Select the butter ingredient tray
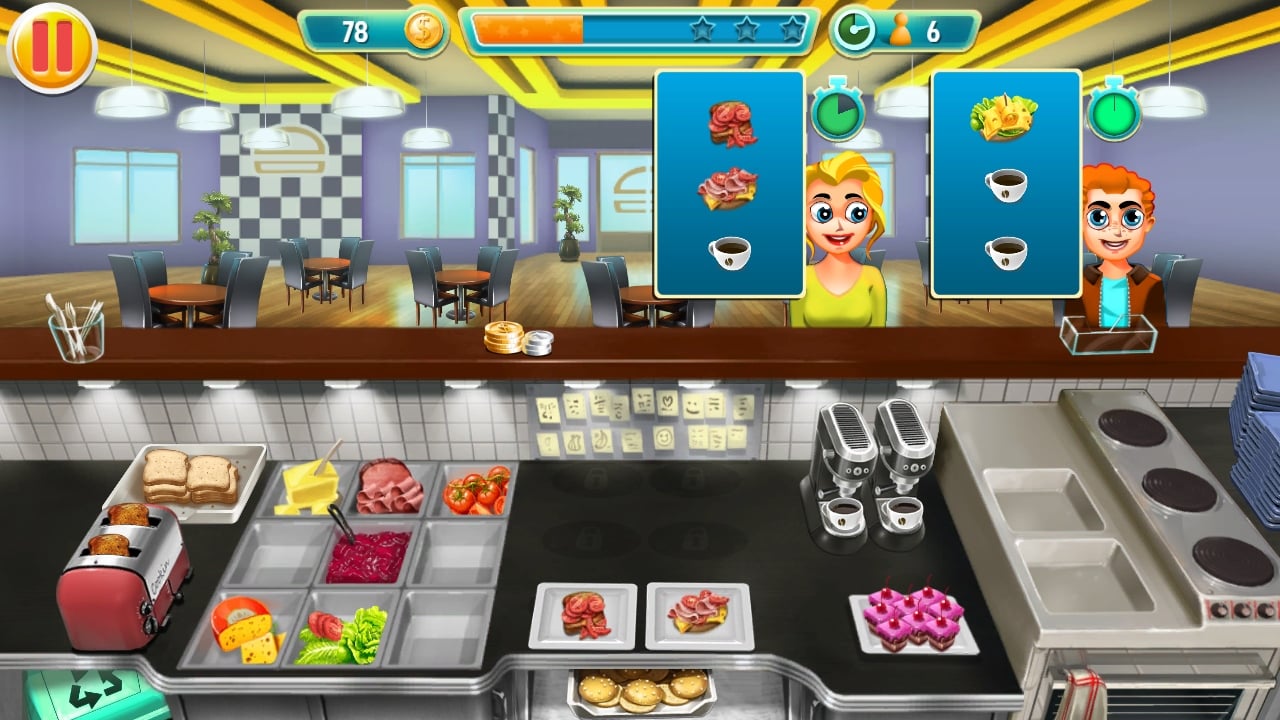Screen dimensions: 1280x720 (313, 488)
